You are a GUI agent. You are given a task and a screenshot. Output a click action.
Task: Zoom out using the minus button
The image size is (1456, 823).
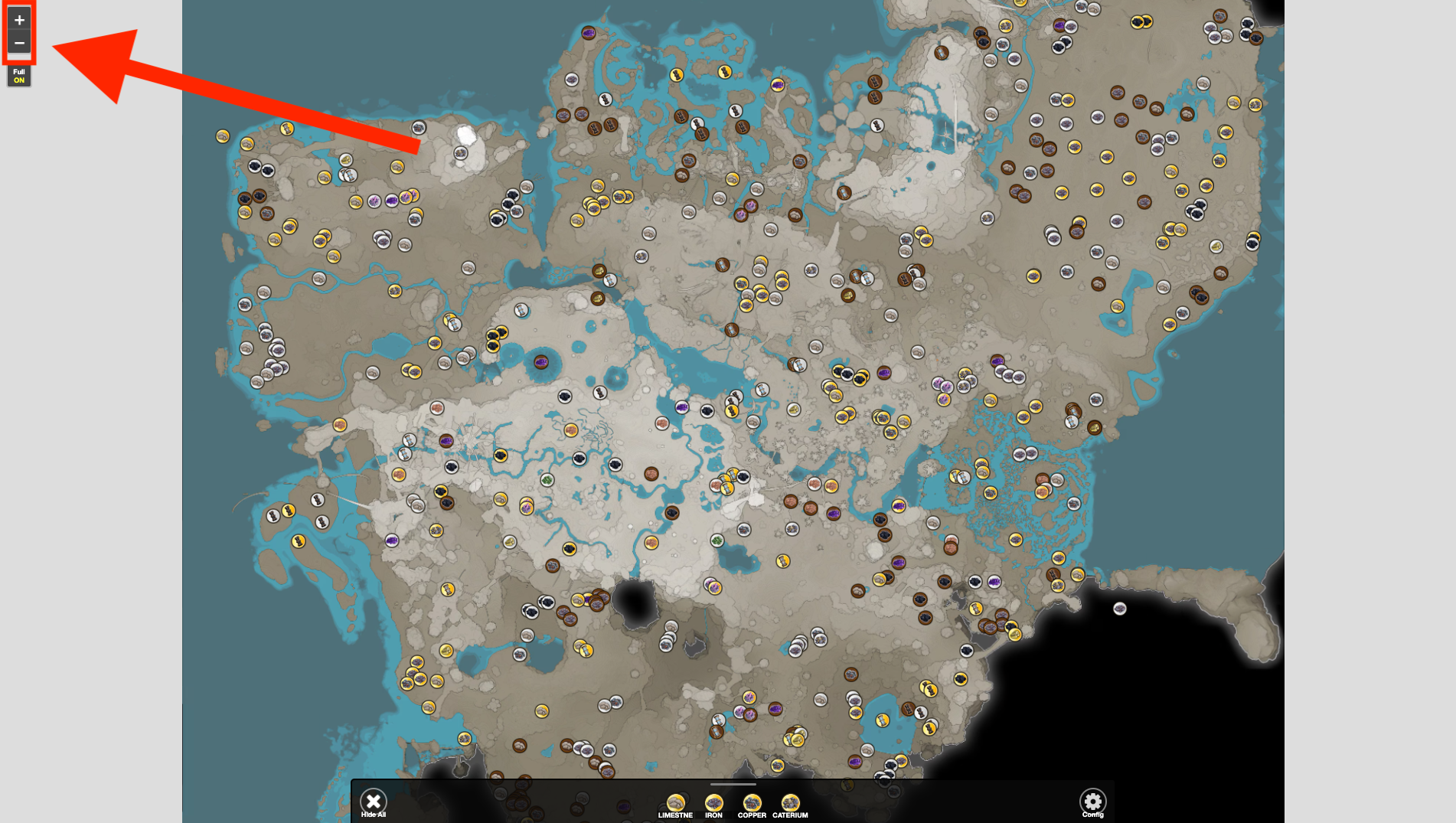tap(19, 44)
